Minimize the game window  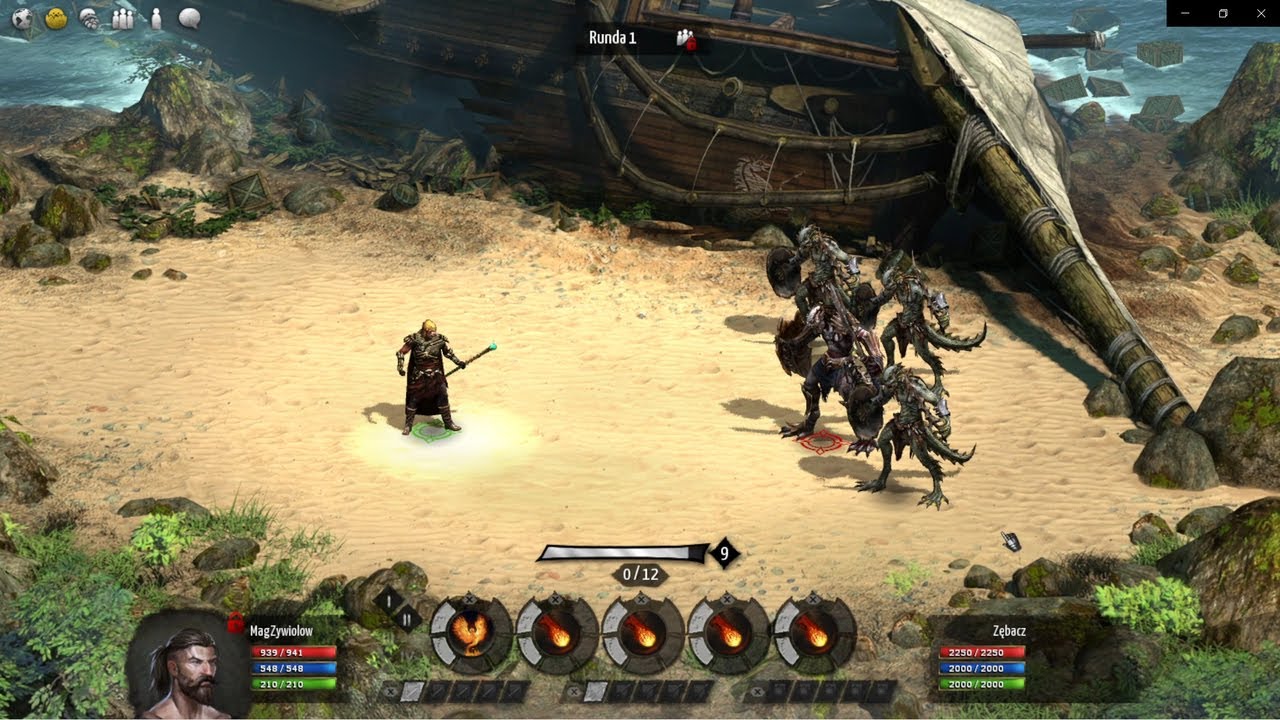(x=1185, y=13)
